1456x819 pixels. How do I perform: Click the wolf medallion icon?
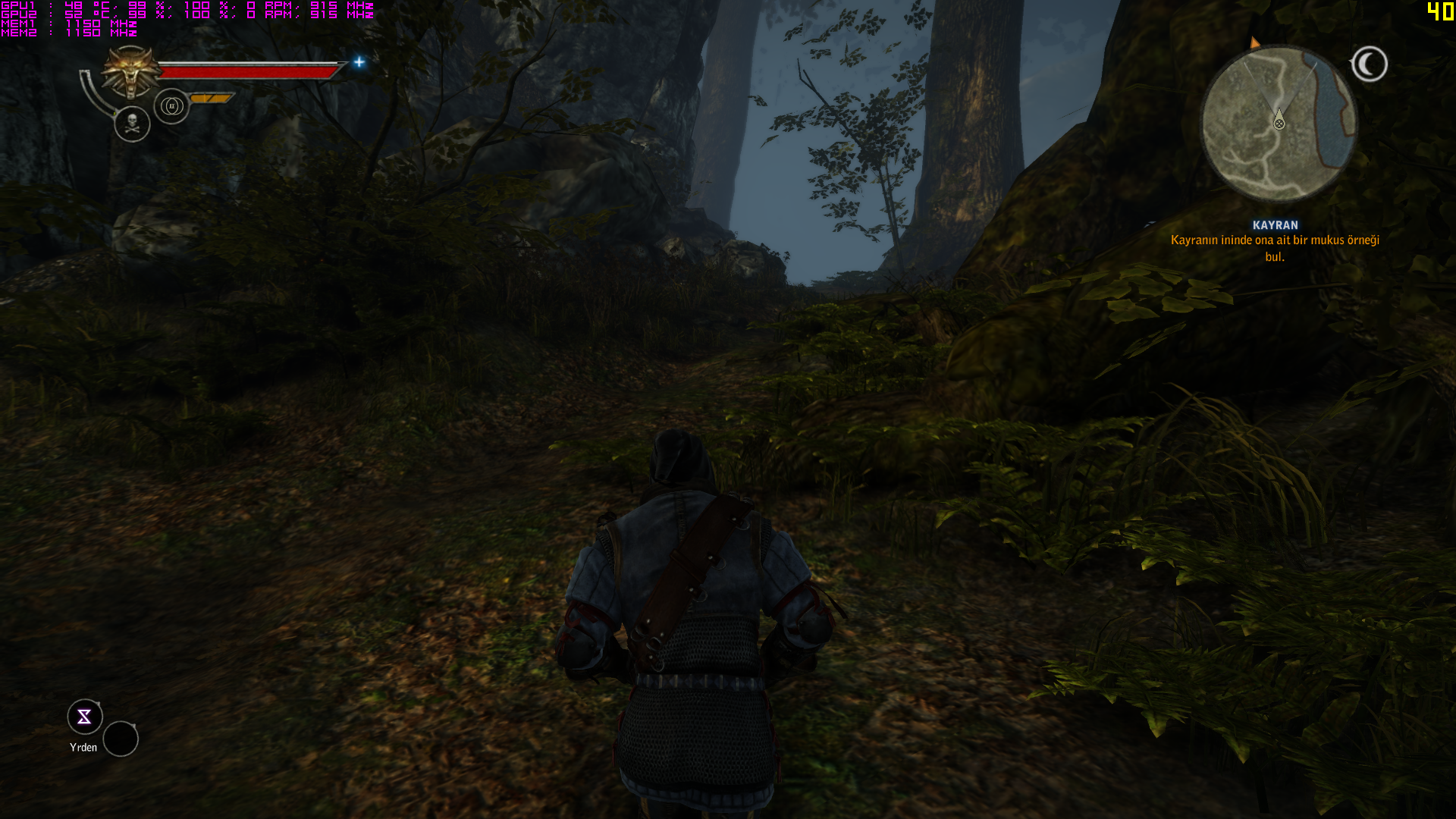pos(131,73)
